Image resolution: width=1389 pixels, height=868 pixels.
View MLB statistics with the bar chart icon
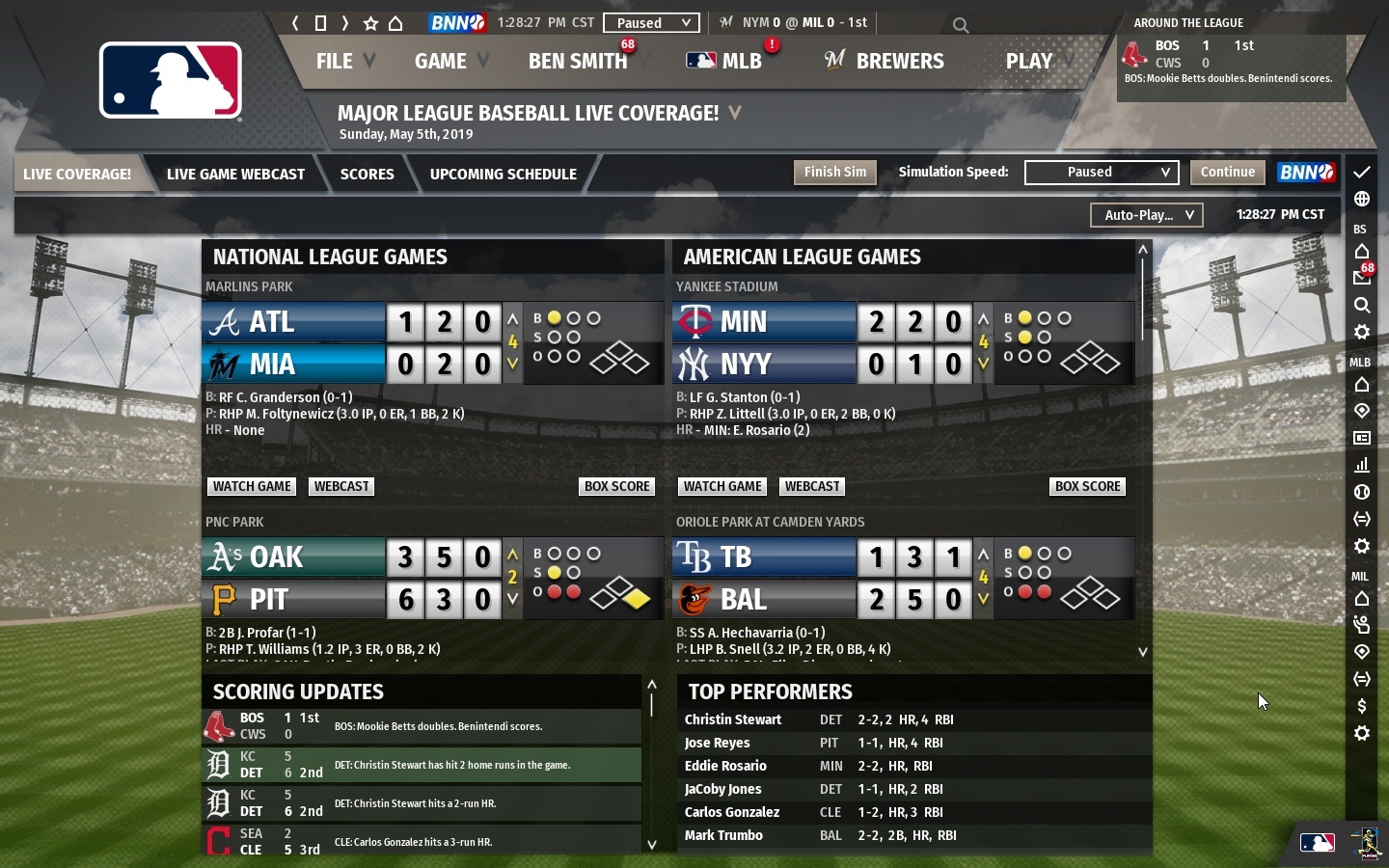(1362, 466)
